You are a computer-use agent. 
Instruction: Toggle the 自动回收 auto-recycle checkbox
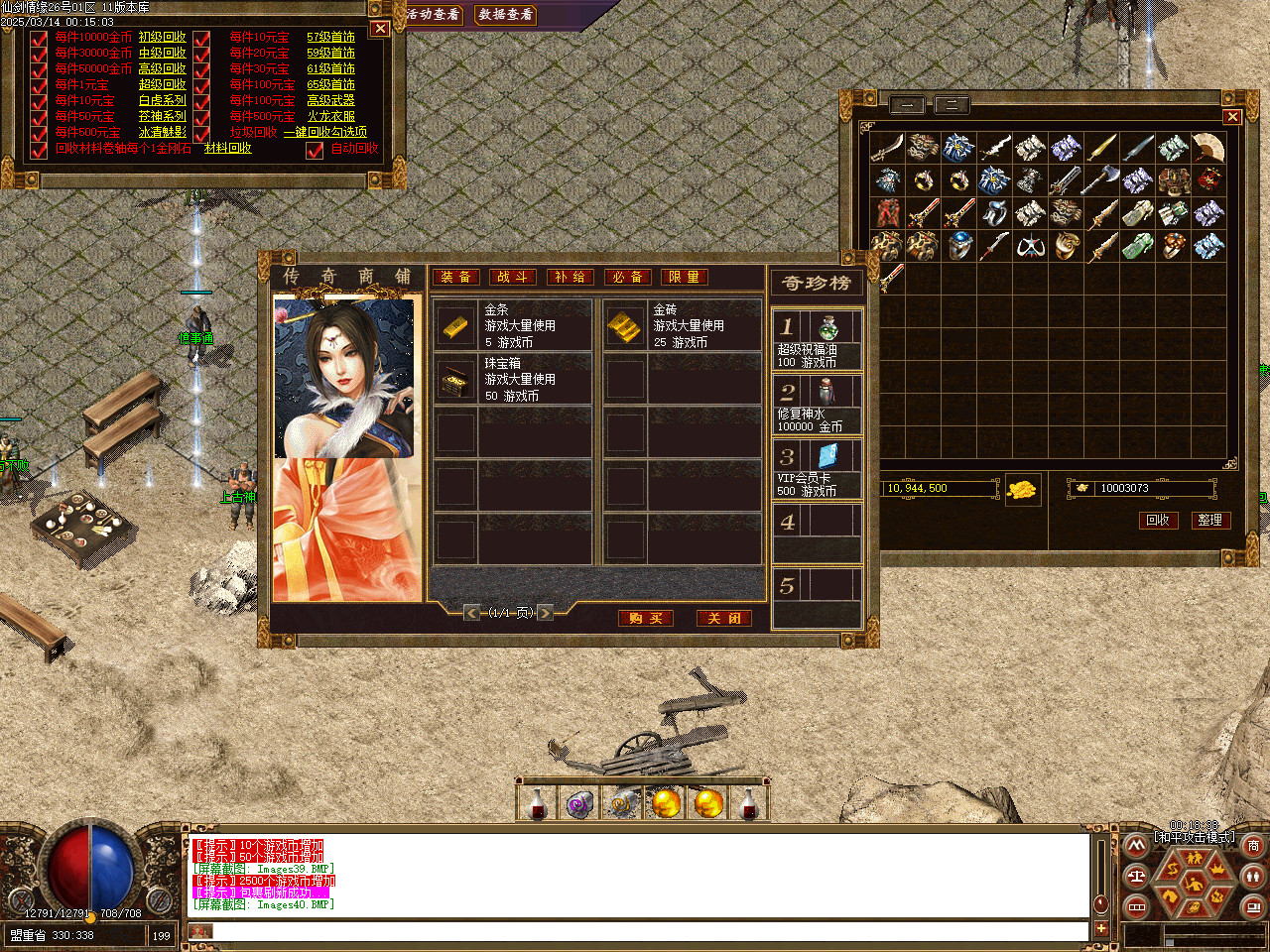click(315, 150)
